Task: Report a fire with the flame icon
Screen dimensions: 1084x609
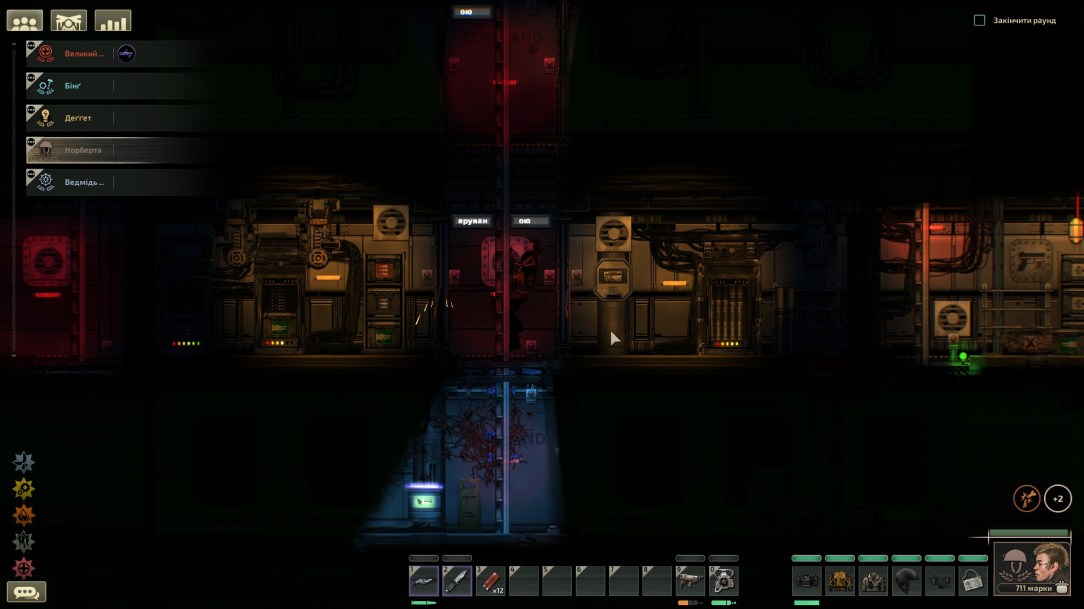Action: pos(24,515)
